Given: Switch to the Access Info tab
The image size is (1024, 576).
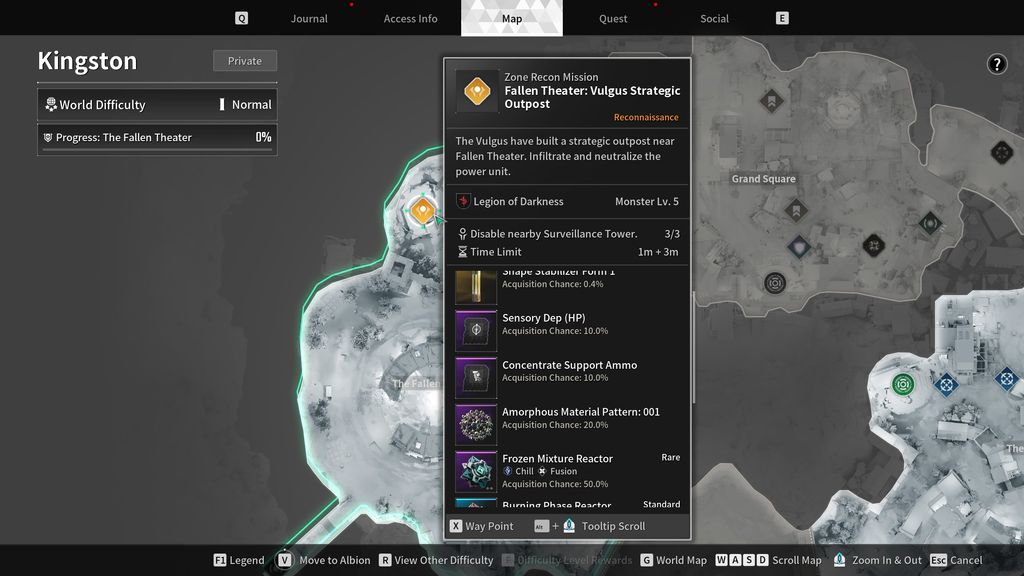Looking at the screenshot, I should point(410,19).
